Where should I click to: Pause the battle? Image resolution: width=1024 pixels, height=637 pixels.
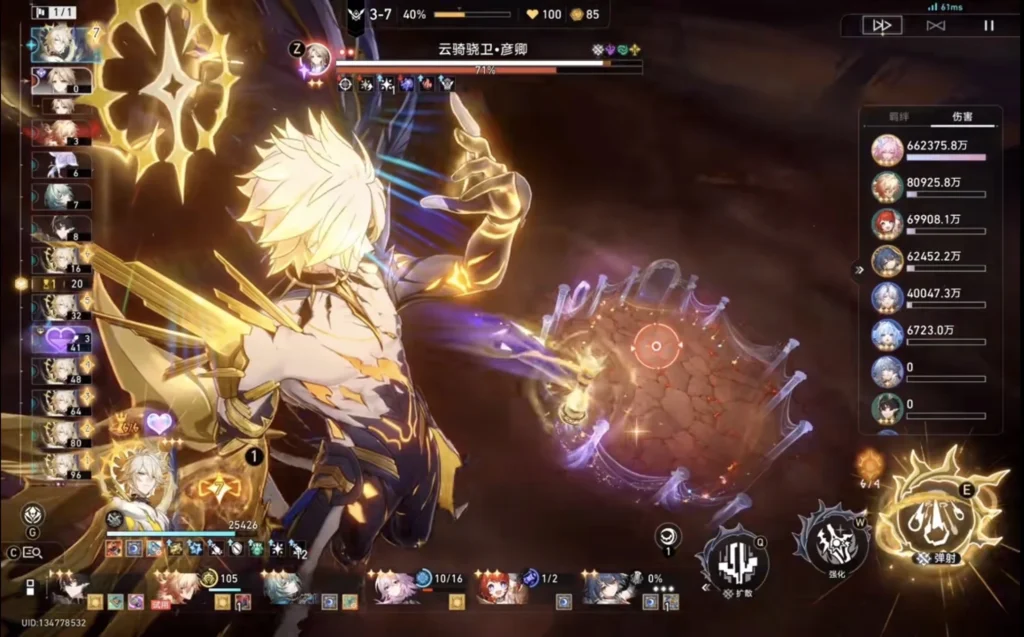coord(988,26)
